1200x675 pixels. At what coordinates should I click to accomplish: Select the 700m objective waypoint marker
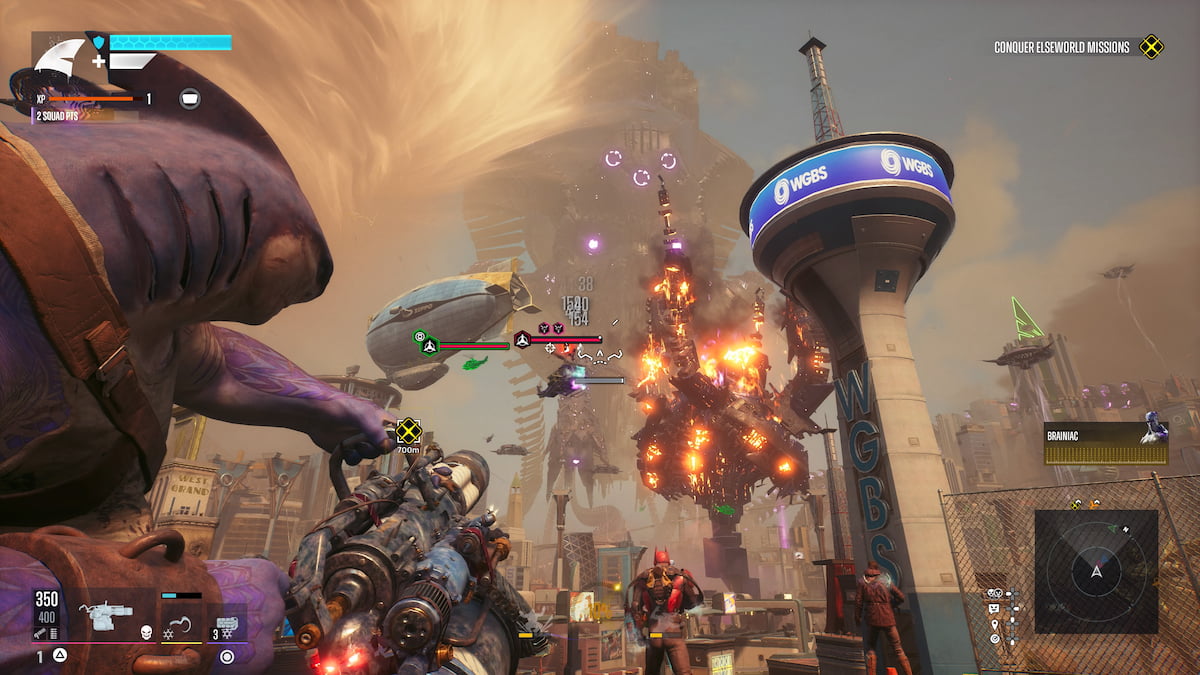pos(408,431)
